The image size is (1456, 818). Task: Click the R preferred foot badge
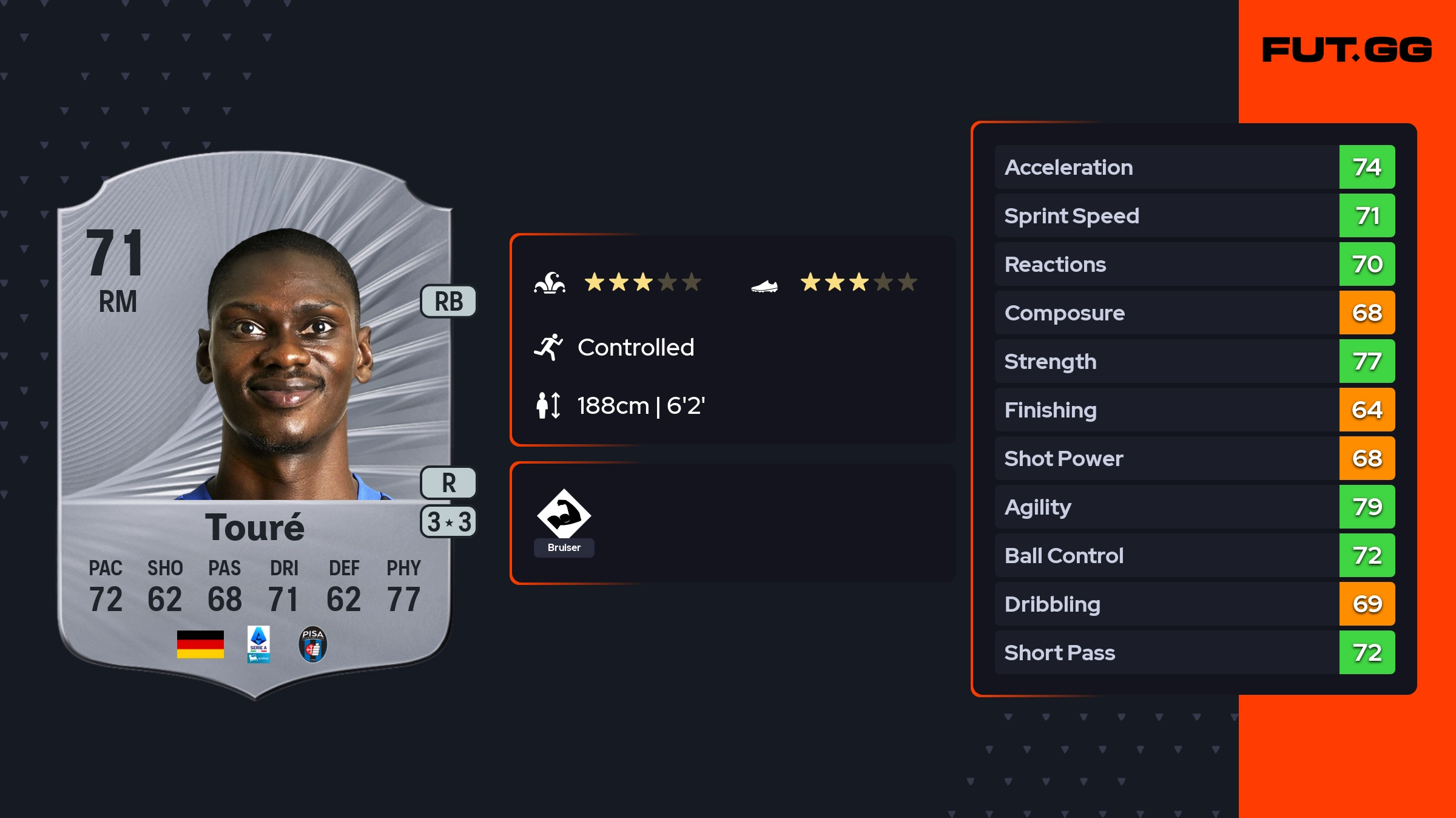tap(448, 483)
